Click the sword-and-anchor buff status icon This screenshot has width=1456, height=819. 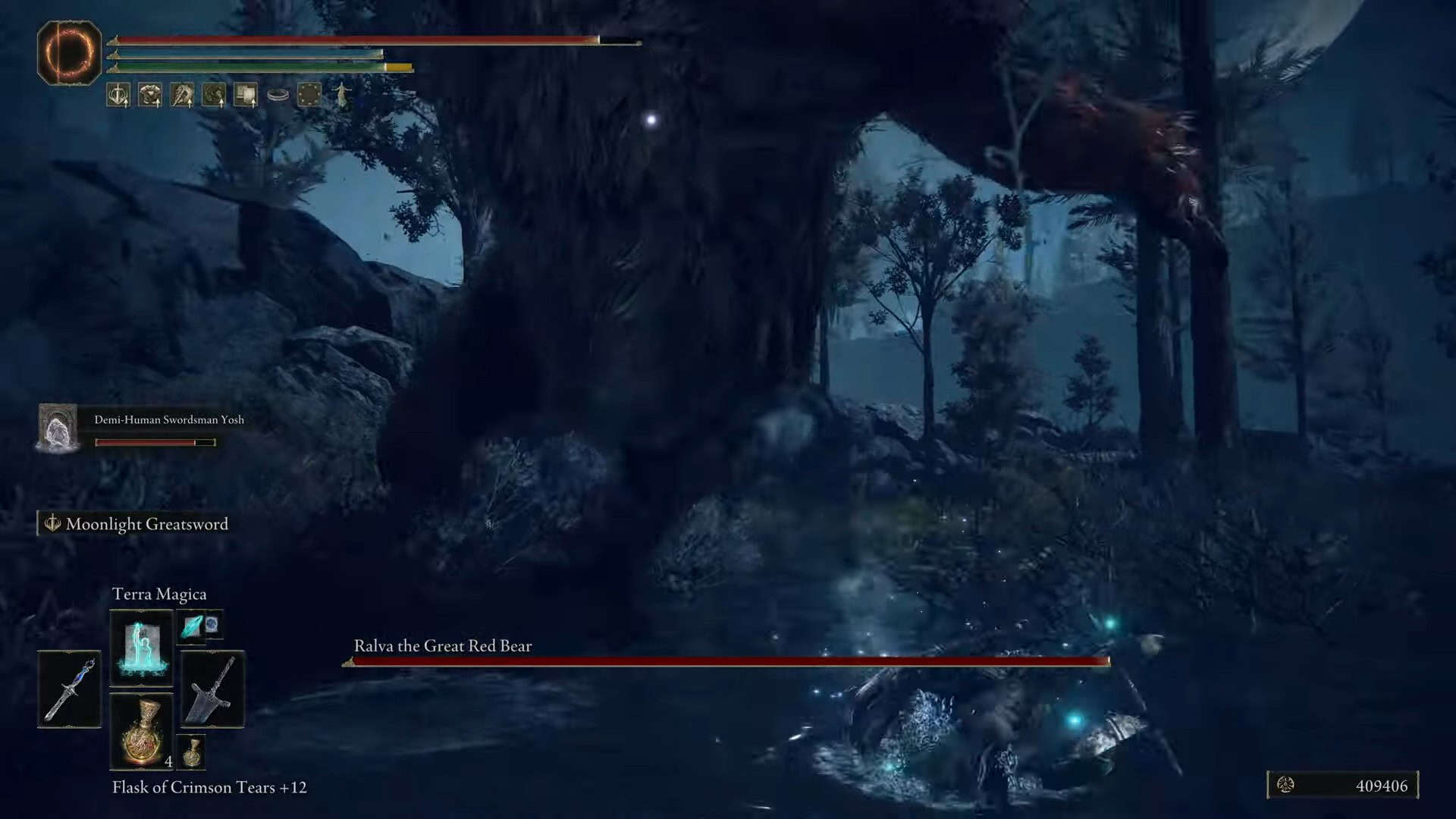118,95
